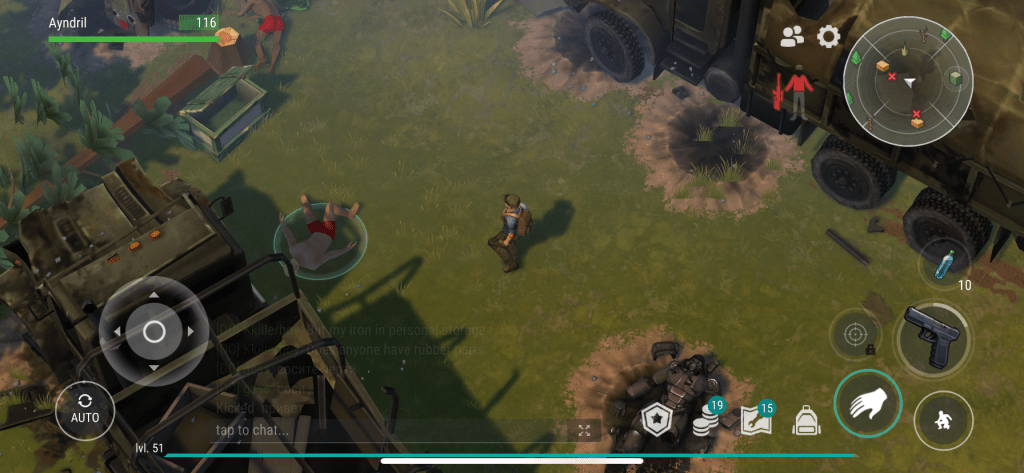Toggle crouch sneak mode
The image size is (1024, 473).
pyautogui.click(x=943, y=419)
